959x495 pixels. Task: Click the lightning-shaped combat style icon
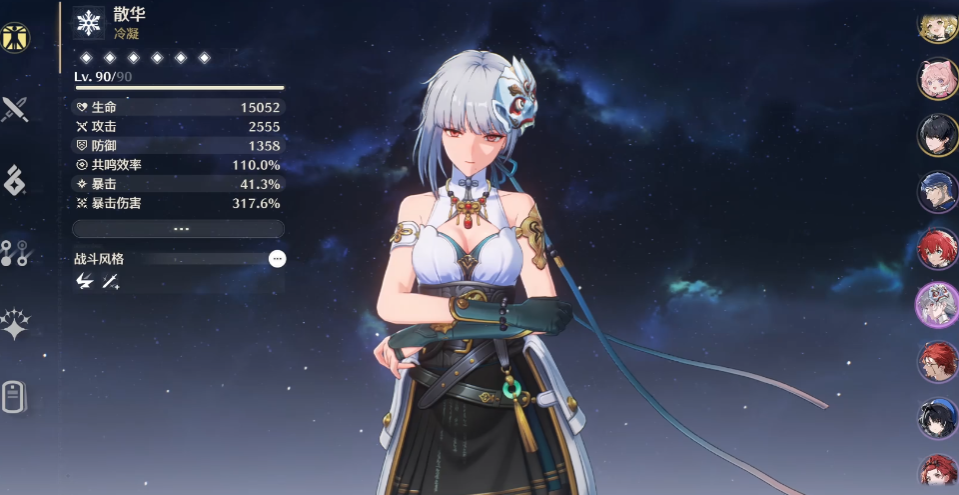pyautogui.click(x=84, y=283)
